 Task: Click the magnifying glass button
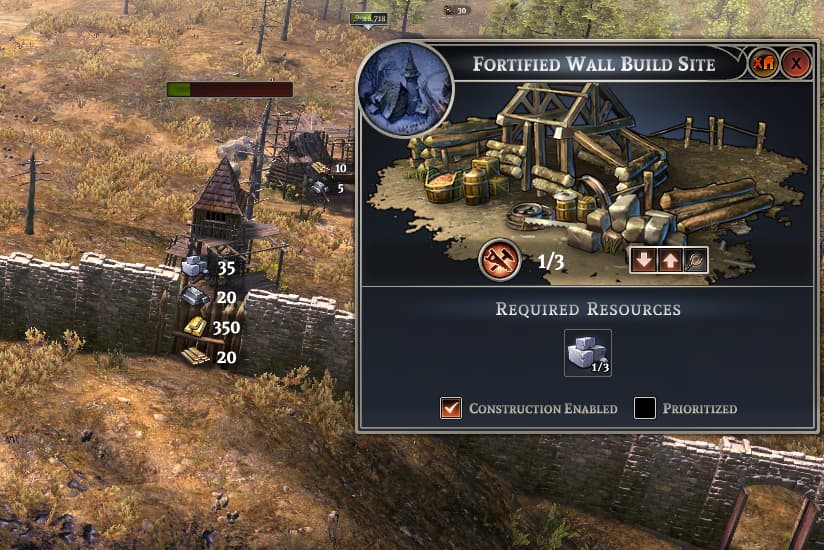click(x=694, y=260)
